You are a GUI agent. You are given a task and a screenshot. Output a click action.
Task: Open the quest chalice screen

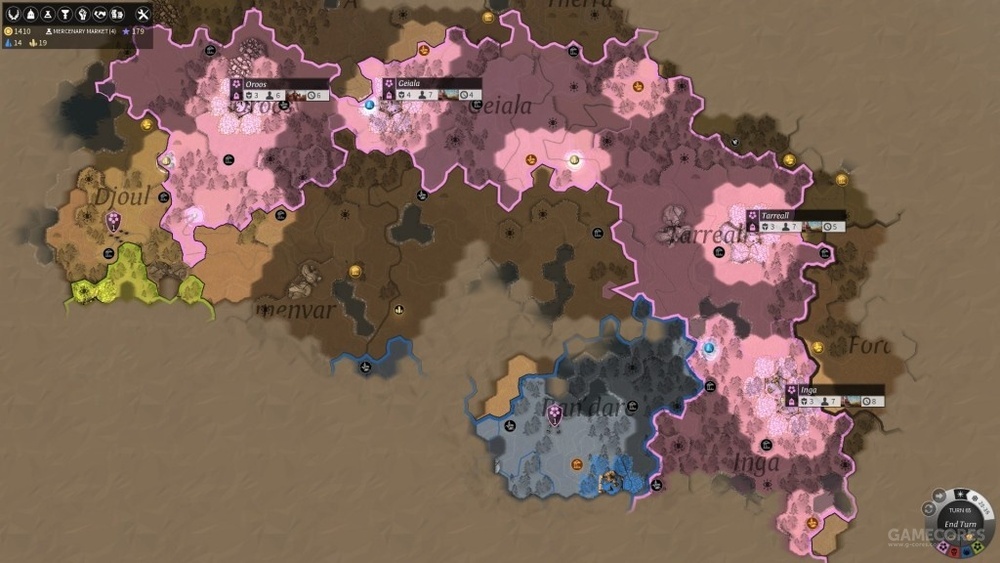click(63, 14)
